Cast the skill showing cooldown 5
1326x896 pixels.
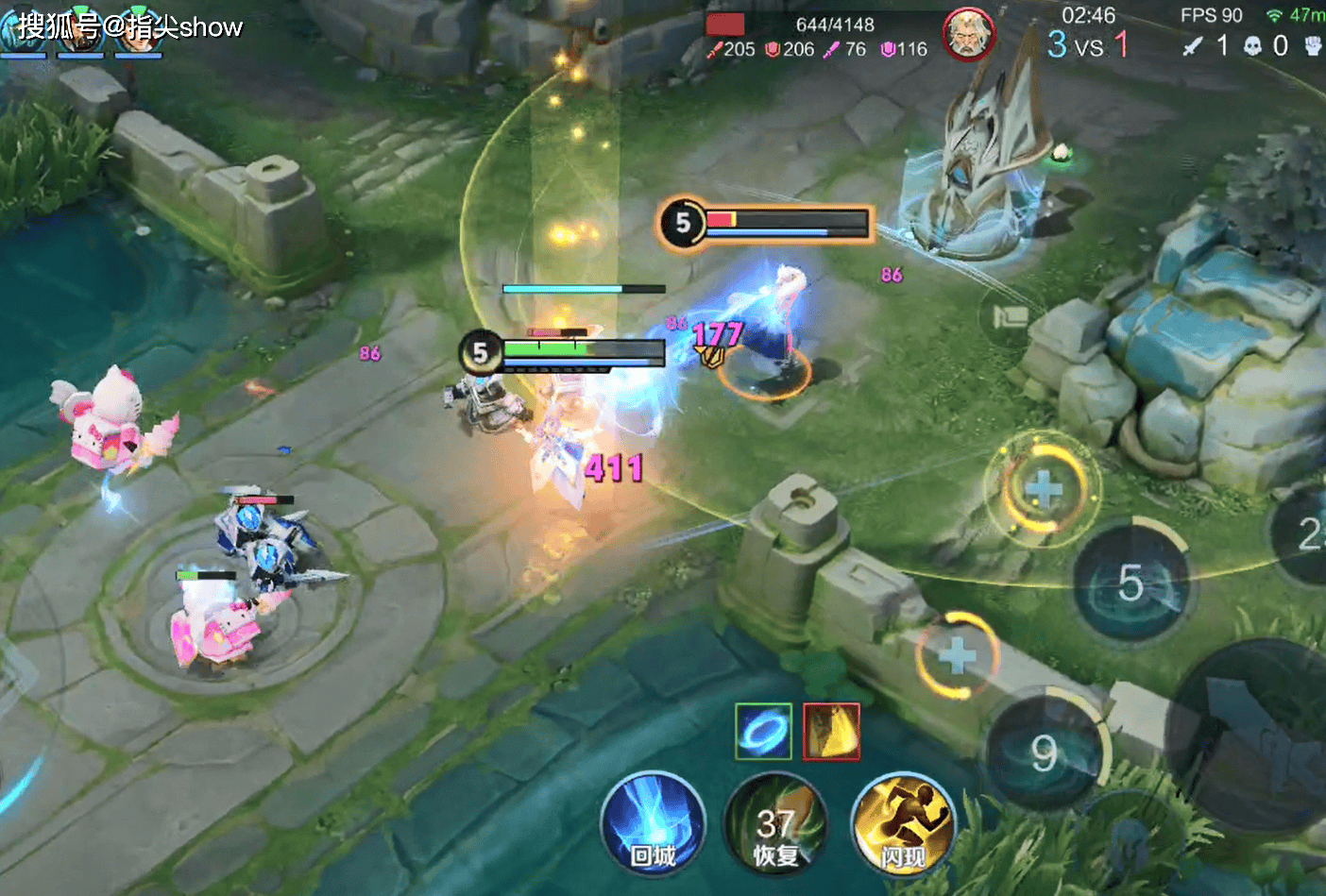1131,583
